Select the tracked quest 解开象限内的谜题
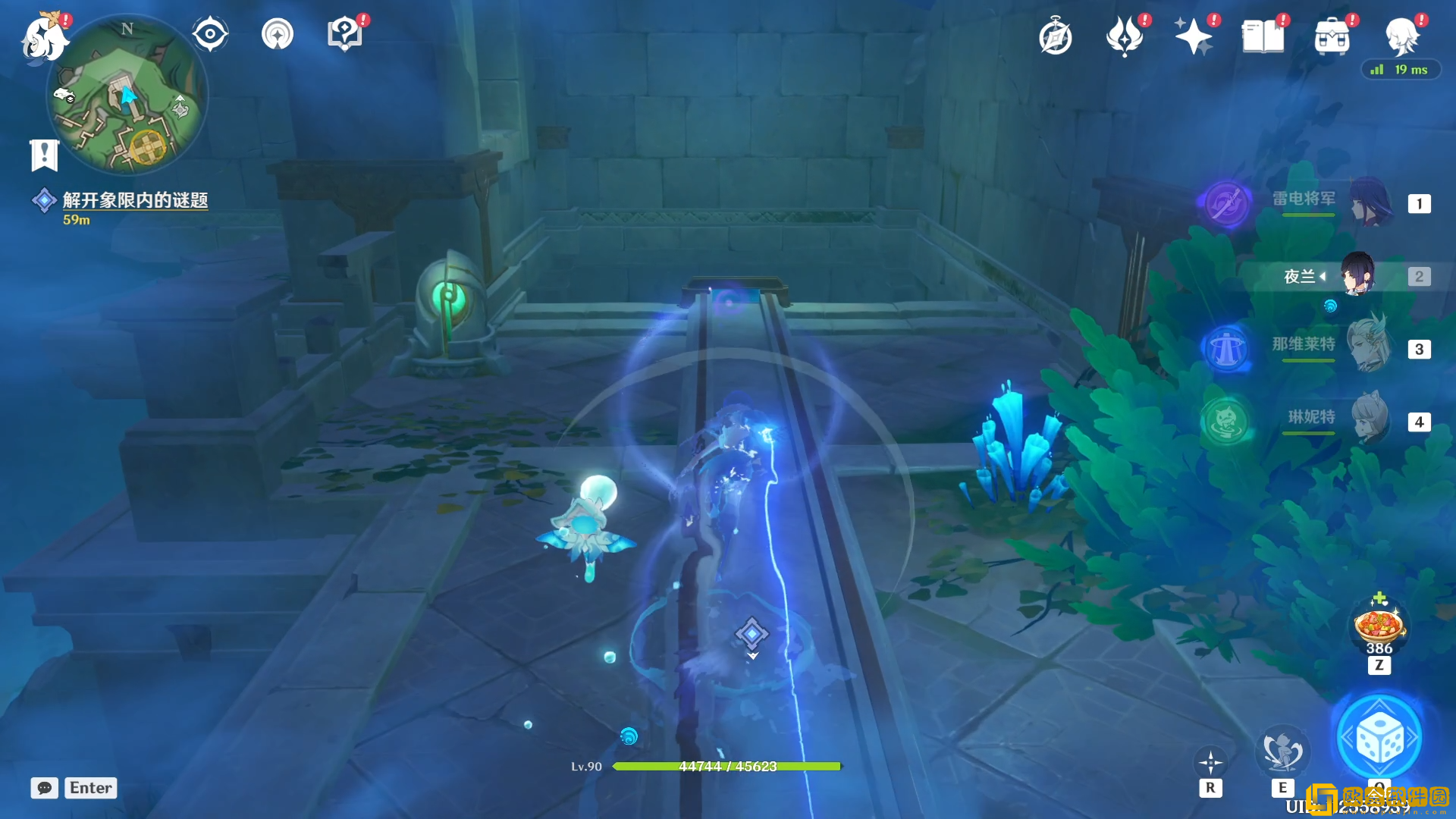This screenshot has width=1456, height=819. pyautogui.click(x=135, y=200)
